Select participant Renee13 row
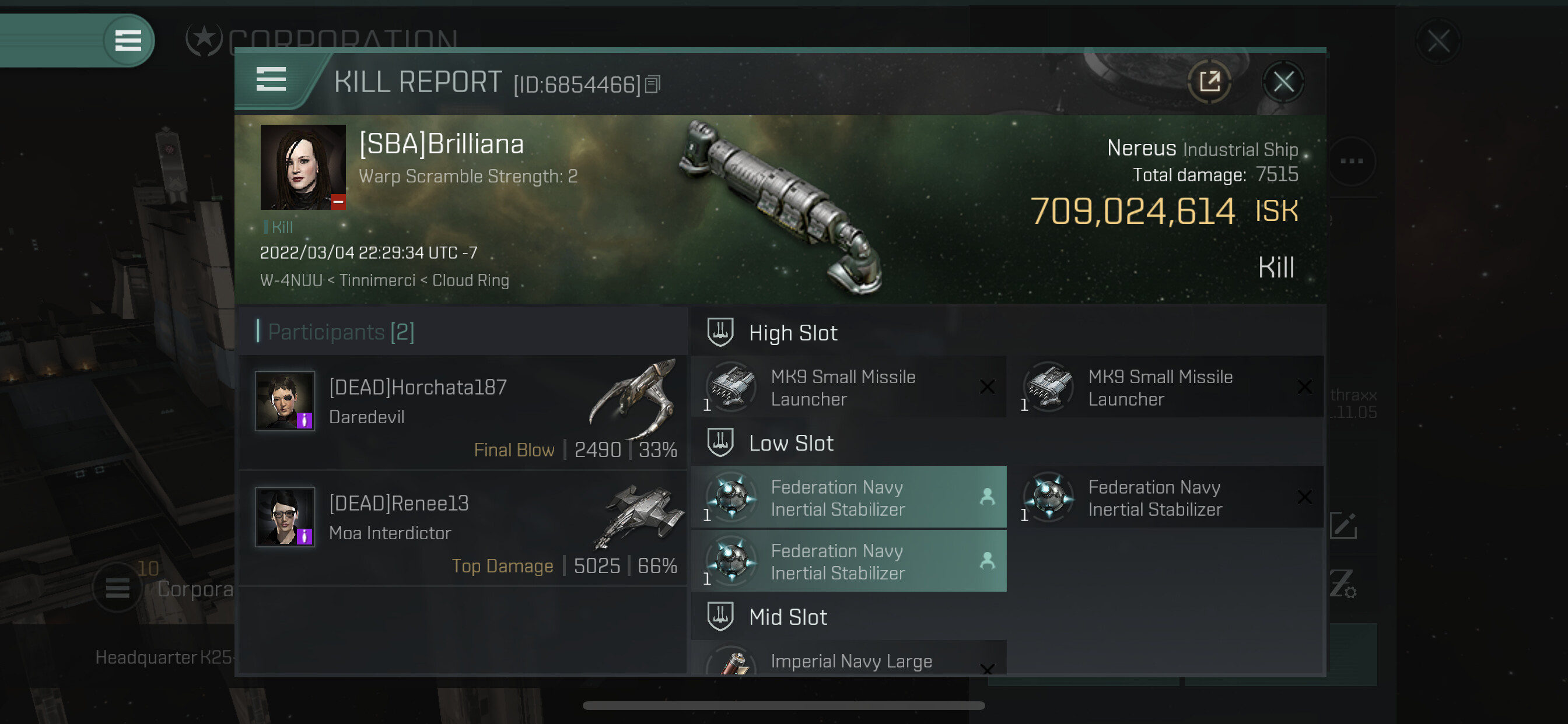 [x=463, y=528]
